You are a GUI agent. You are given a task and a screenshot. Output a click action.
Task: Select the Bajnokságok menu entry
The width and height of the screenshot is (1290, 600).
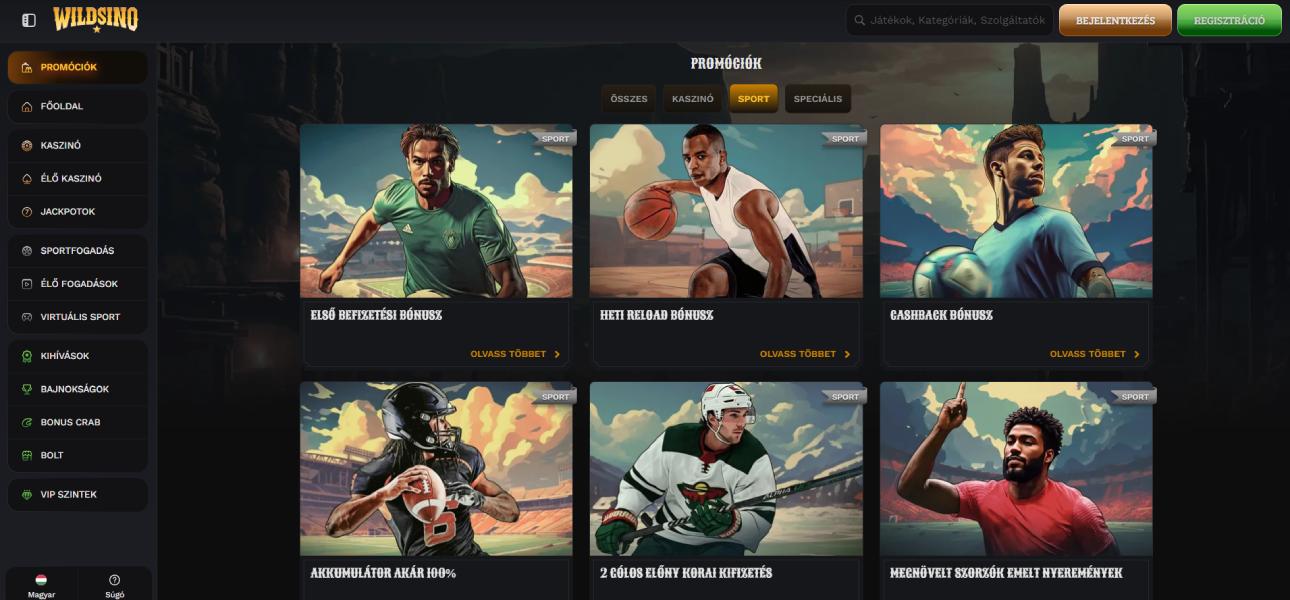coord(77,389)
